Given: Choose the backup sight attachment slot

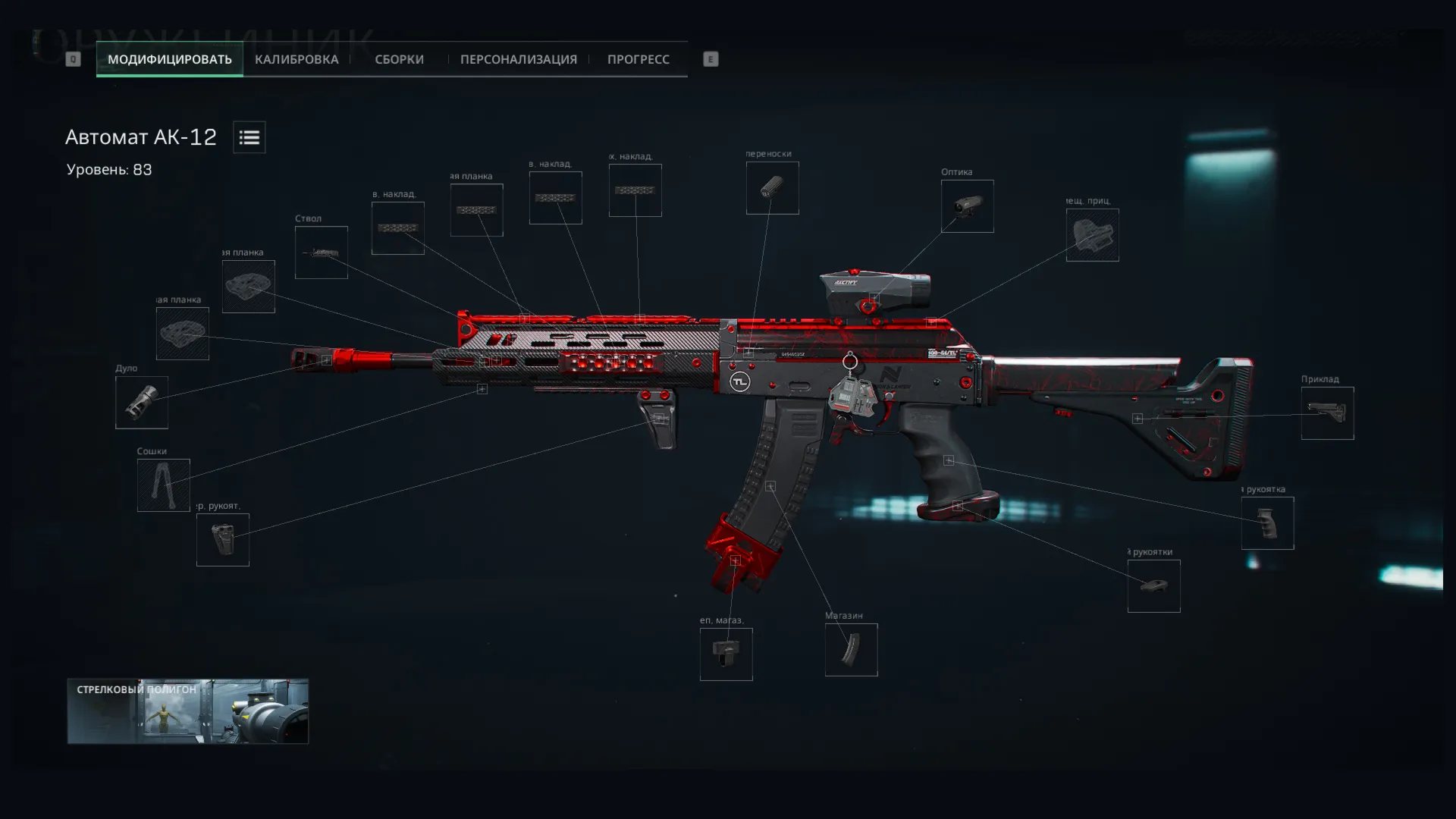Looking at the screenshot, I should [x=1092, y=235].
